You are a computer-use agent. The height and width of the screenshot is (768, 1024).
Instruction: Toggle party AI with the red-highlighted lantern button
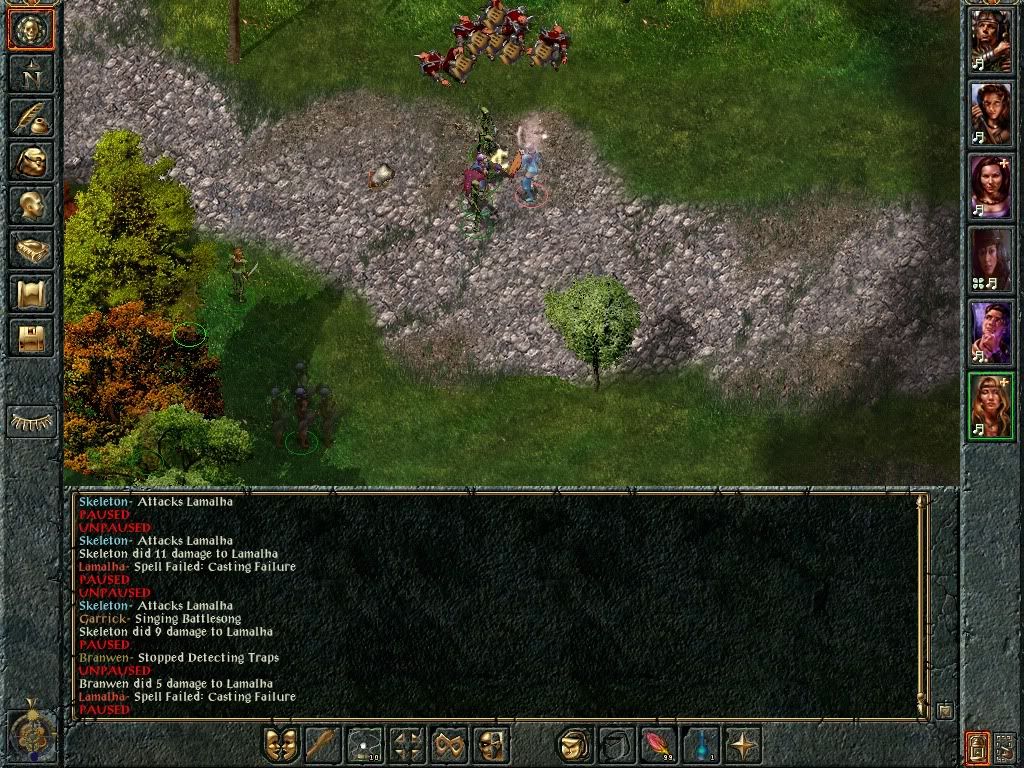tap(977, 746)
